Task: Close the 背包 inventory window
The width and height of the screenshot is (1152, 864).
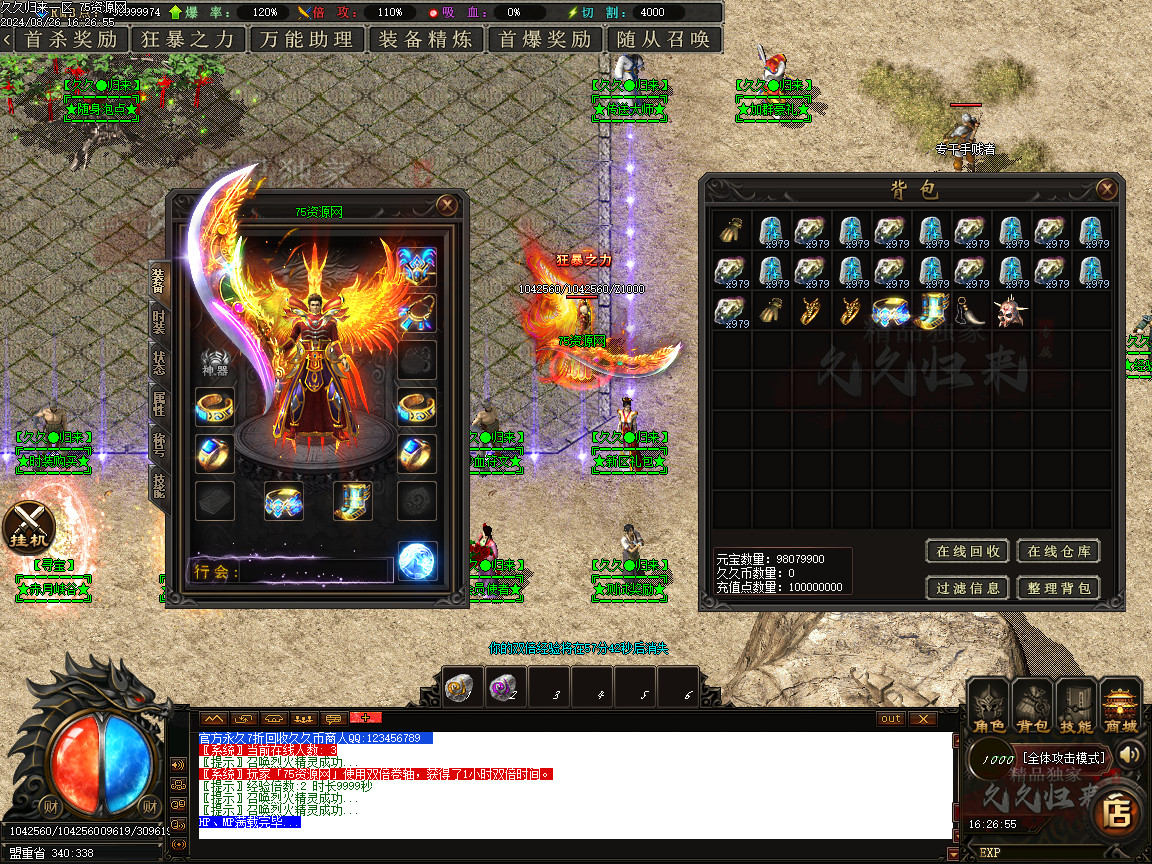Action: tap(1106, 189)
